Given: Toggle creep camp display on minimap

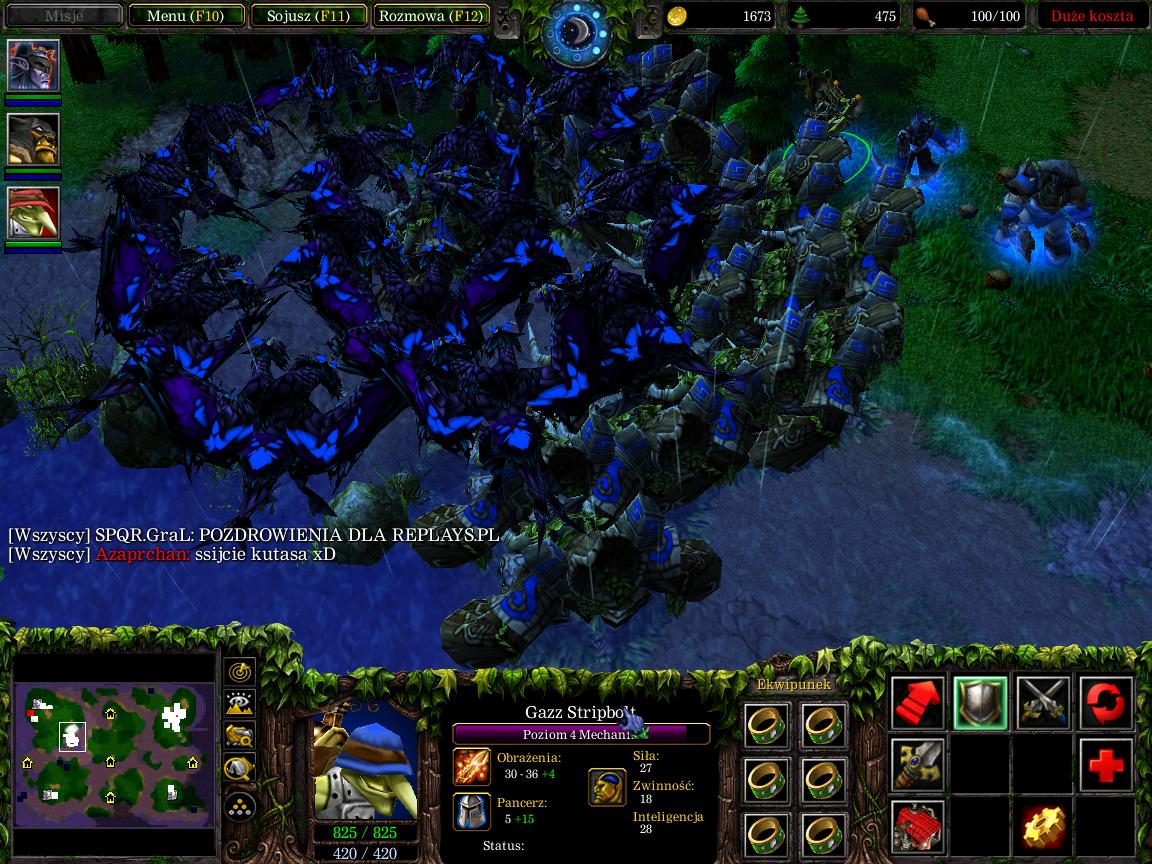Looking at the screenshot, I should tap(240, 768).
